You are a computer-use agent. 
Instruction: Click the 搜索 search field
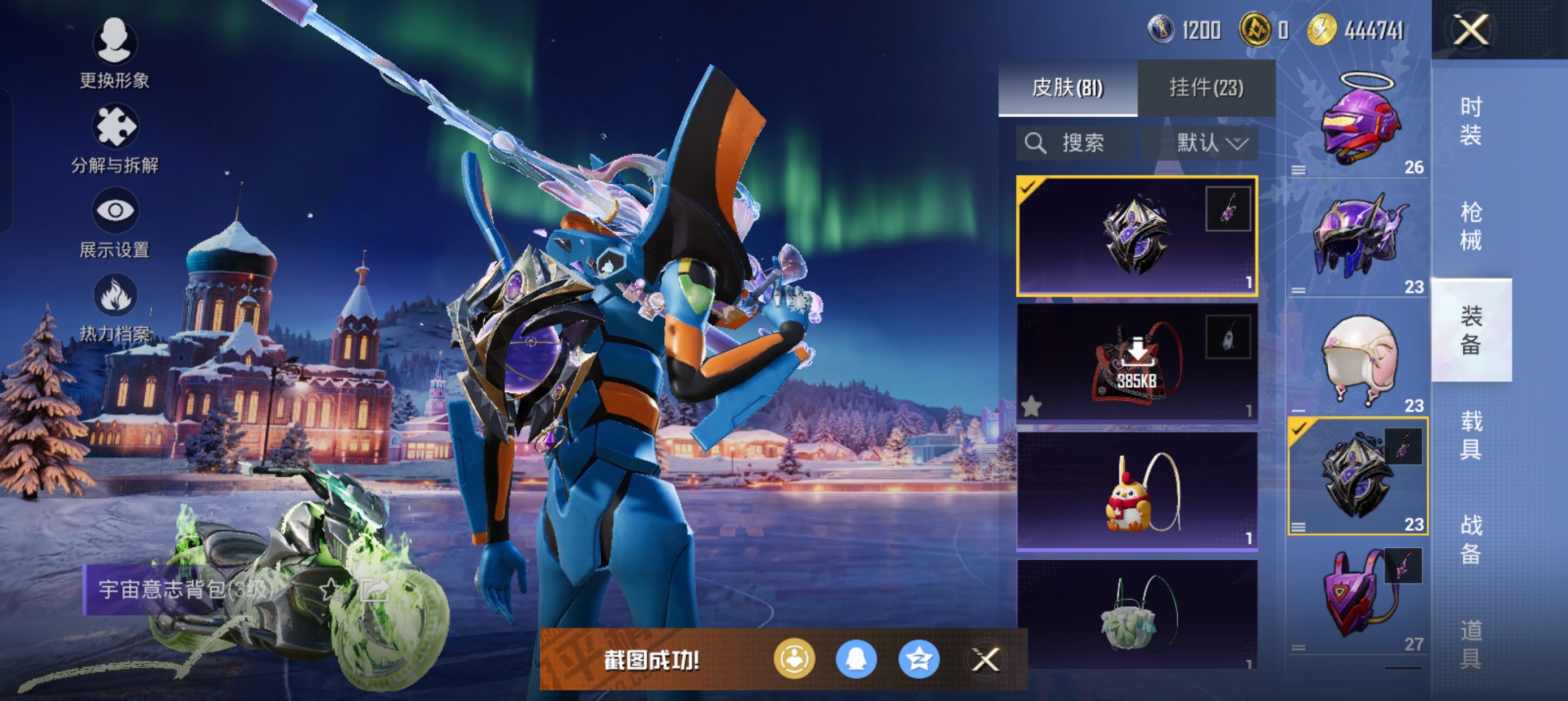pos(1076,144)
